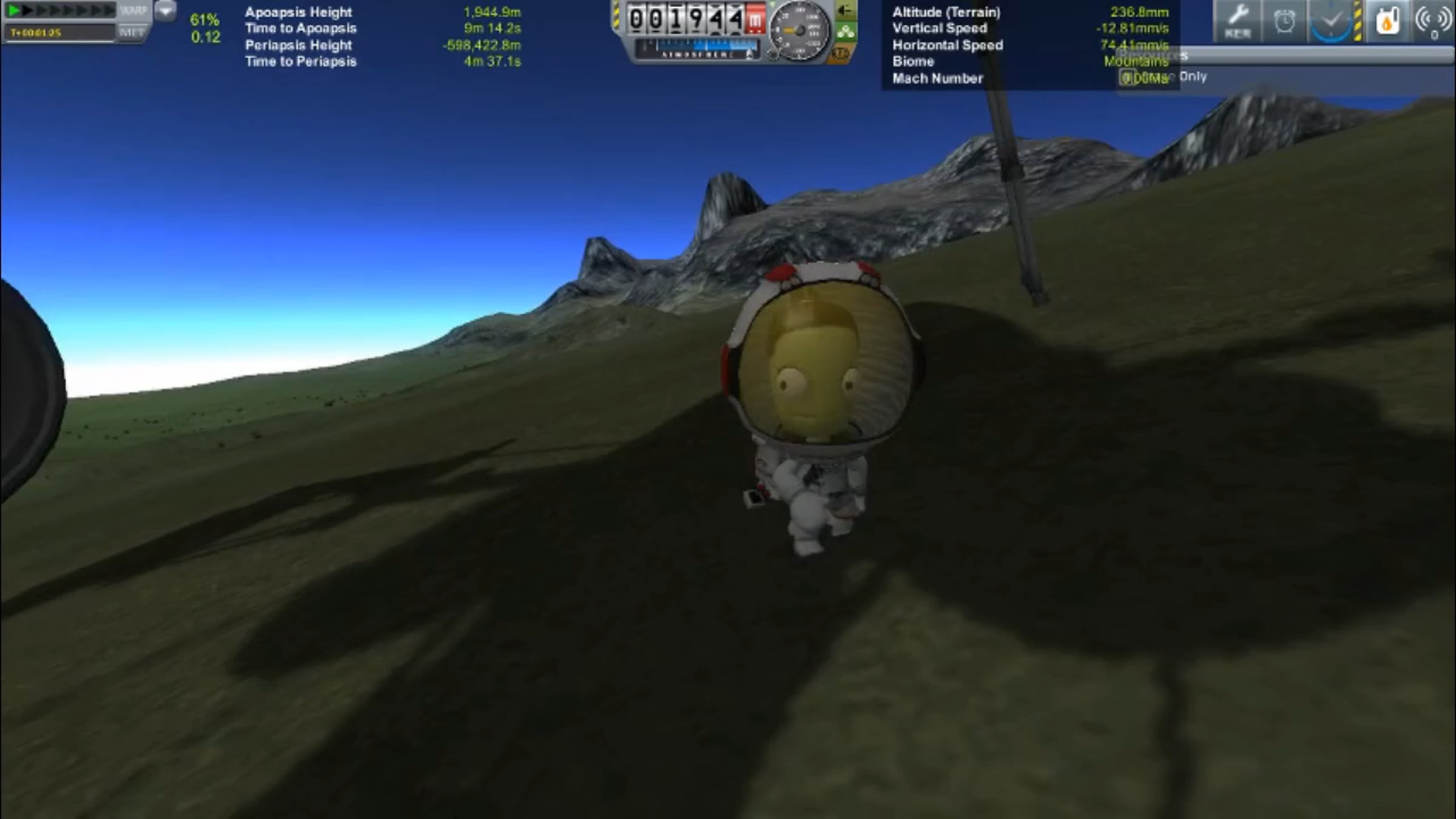This screenshot has width=1456, height=819.
Task: Toggle the Resources fuel tank panel
Action: [x=1387, y=22]
